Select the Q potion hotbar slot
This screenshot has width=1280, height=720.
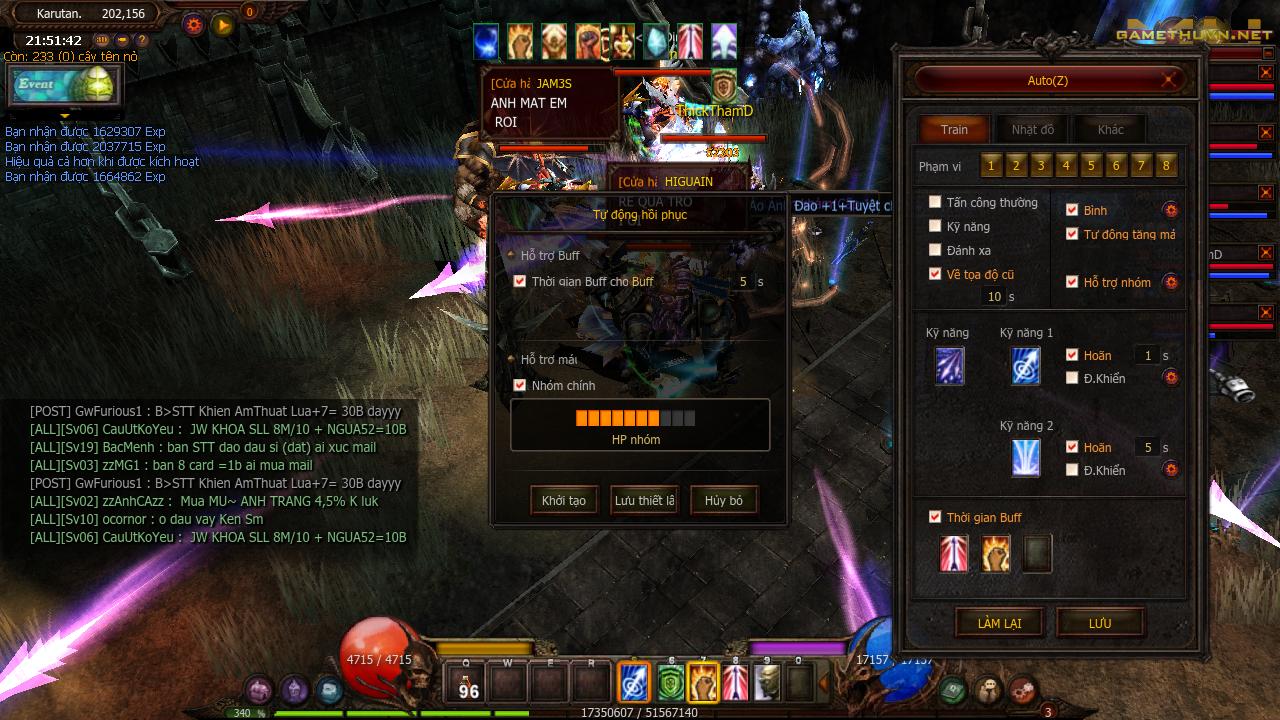click(467, 683)
